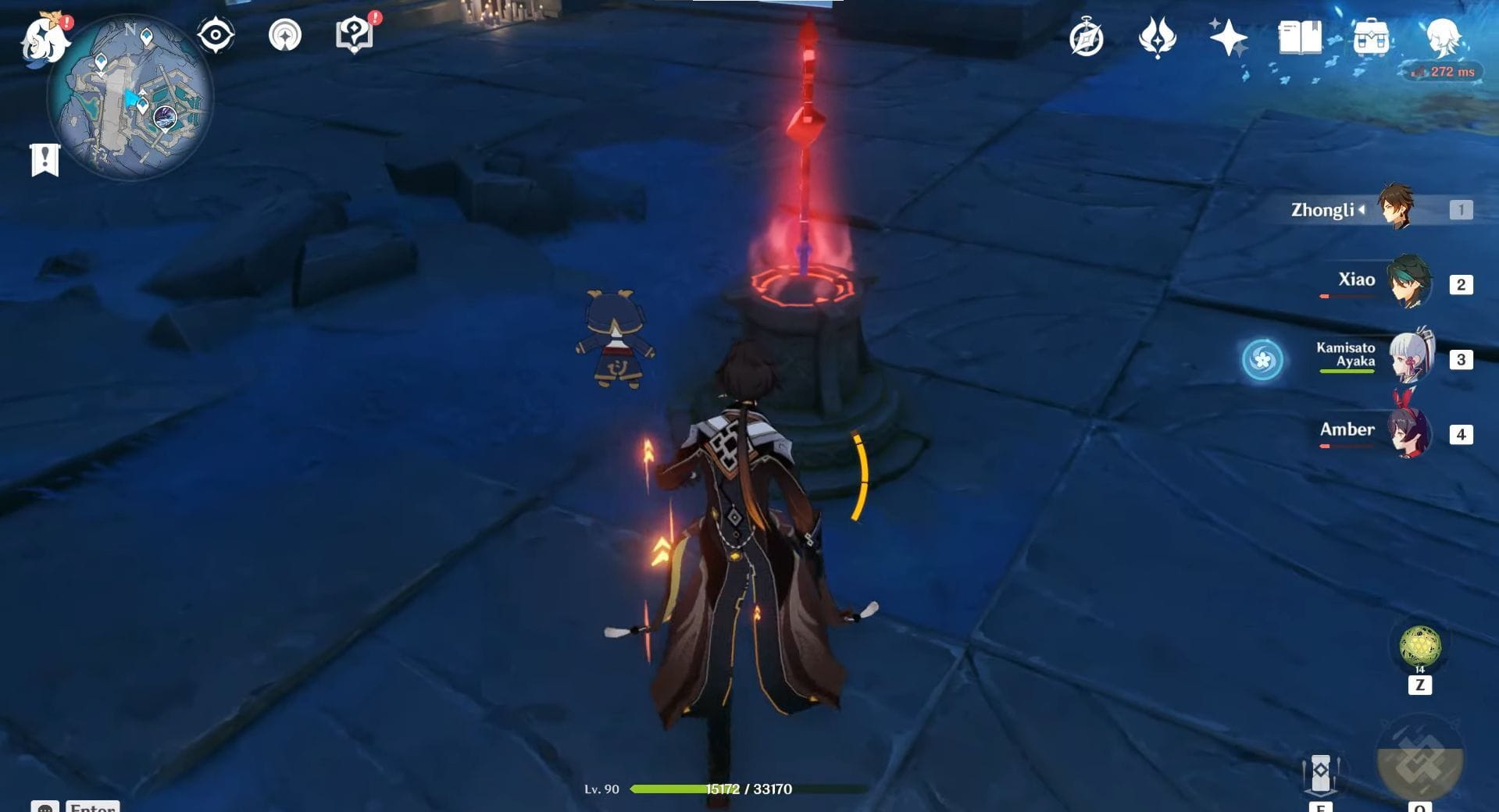Image resolution: width=1499 pixels, height=812 pixels.
Task: Open the eye-shaped events compass icon
Action: [x=215, y=35]
